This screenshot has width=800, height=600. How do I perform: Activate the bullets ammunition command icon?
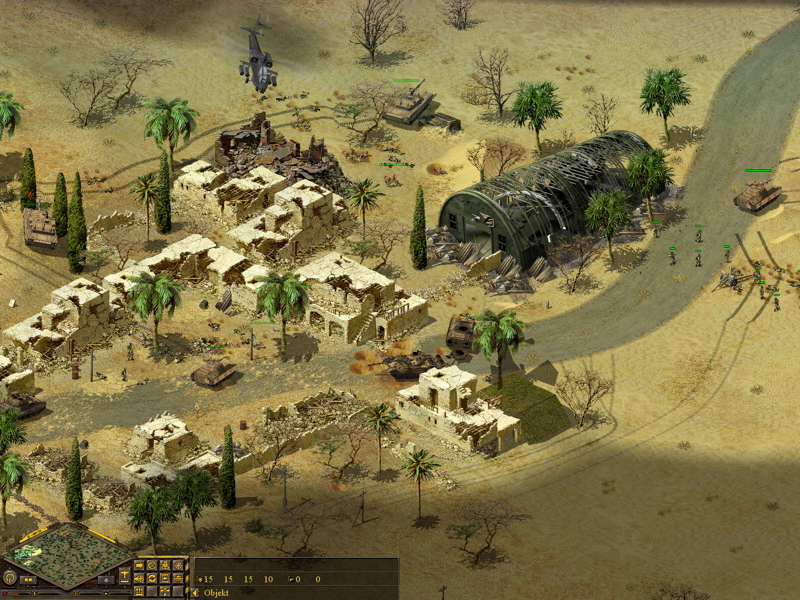(x=139, y=591)
